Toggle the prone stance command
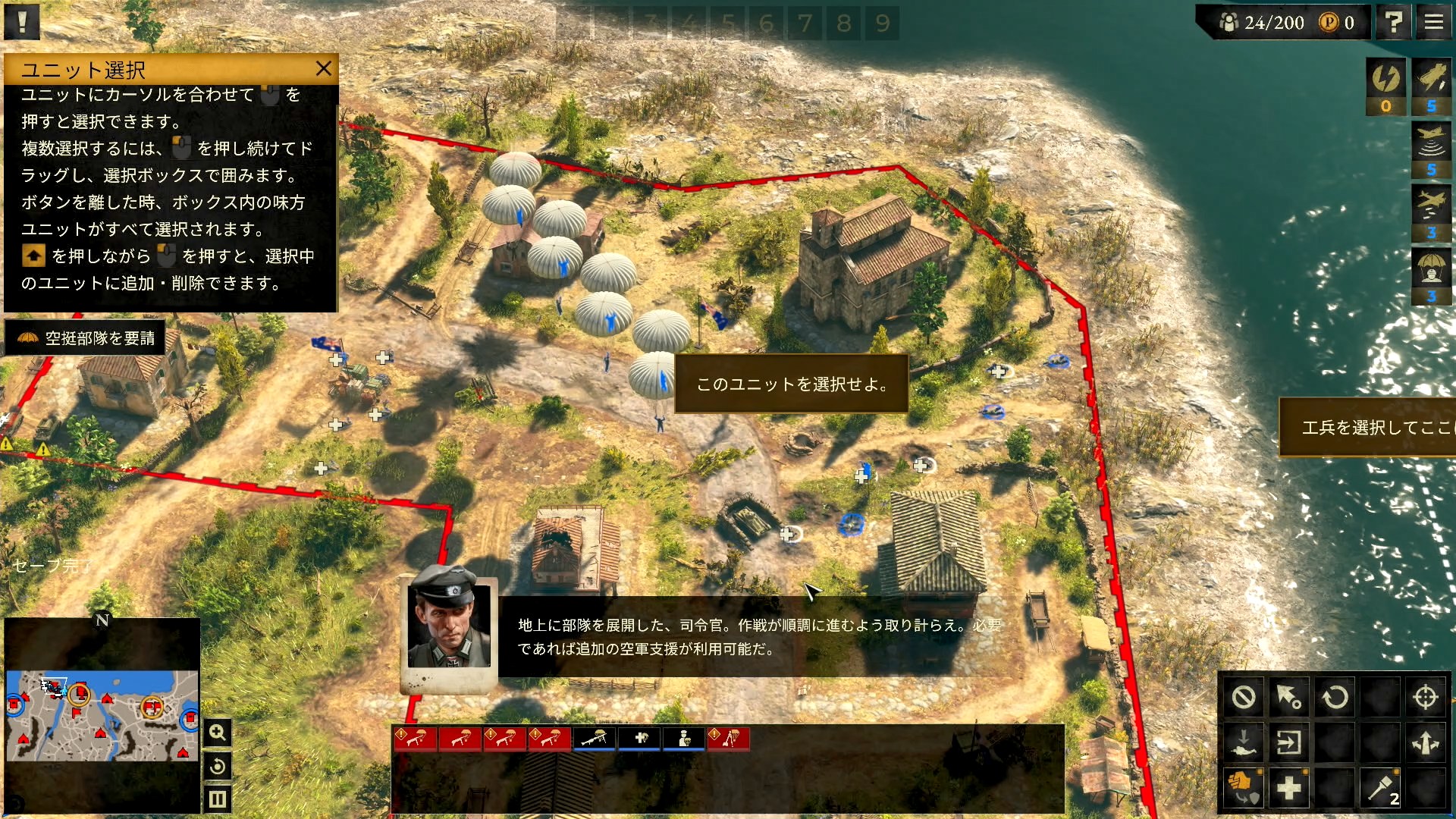 coord(1244,742)
